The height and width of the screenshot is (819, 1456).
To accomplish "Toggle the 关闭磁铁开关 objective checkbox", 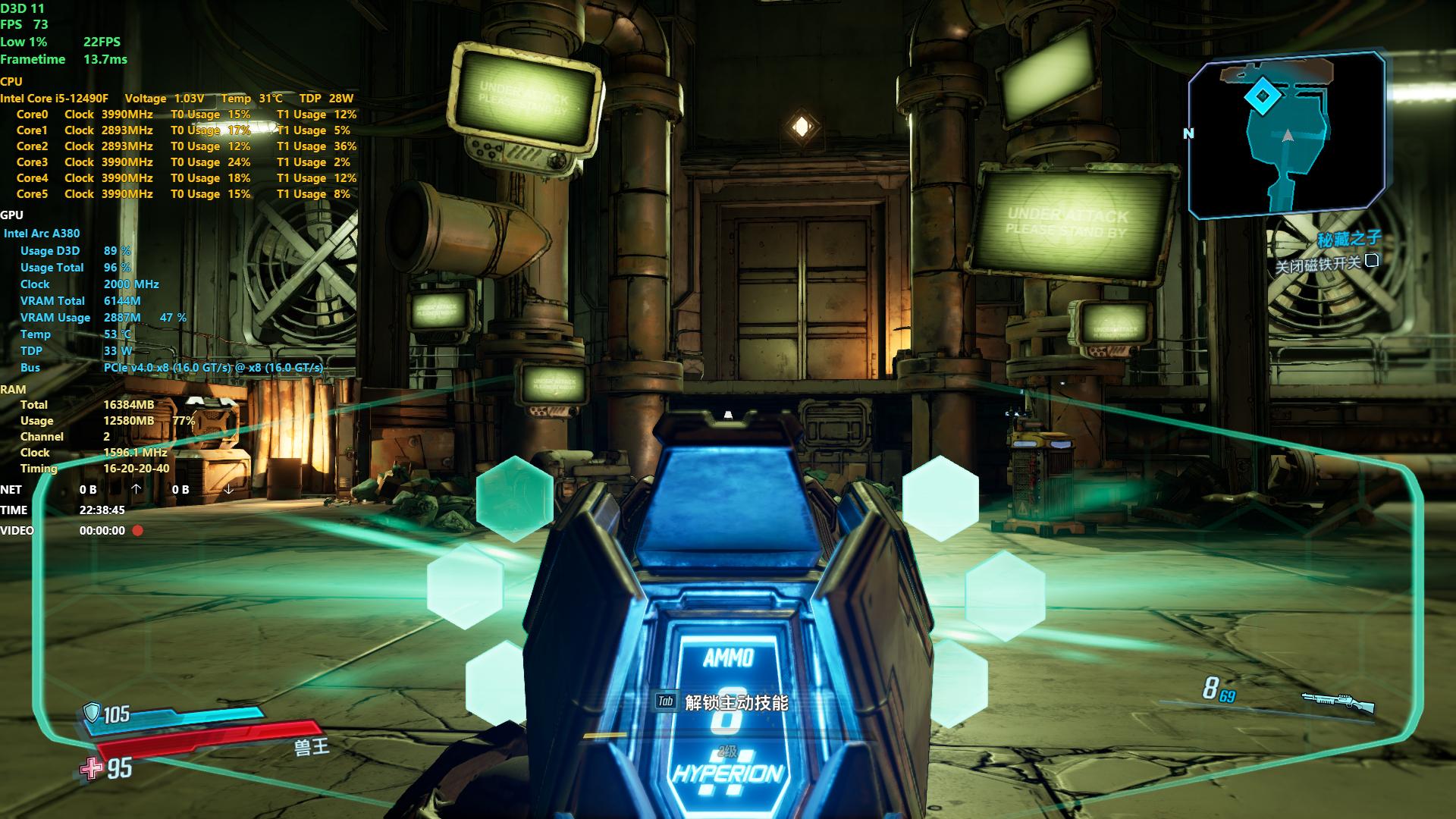I will pyautogui.click(x=1371, y=262).
